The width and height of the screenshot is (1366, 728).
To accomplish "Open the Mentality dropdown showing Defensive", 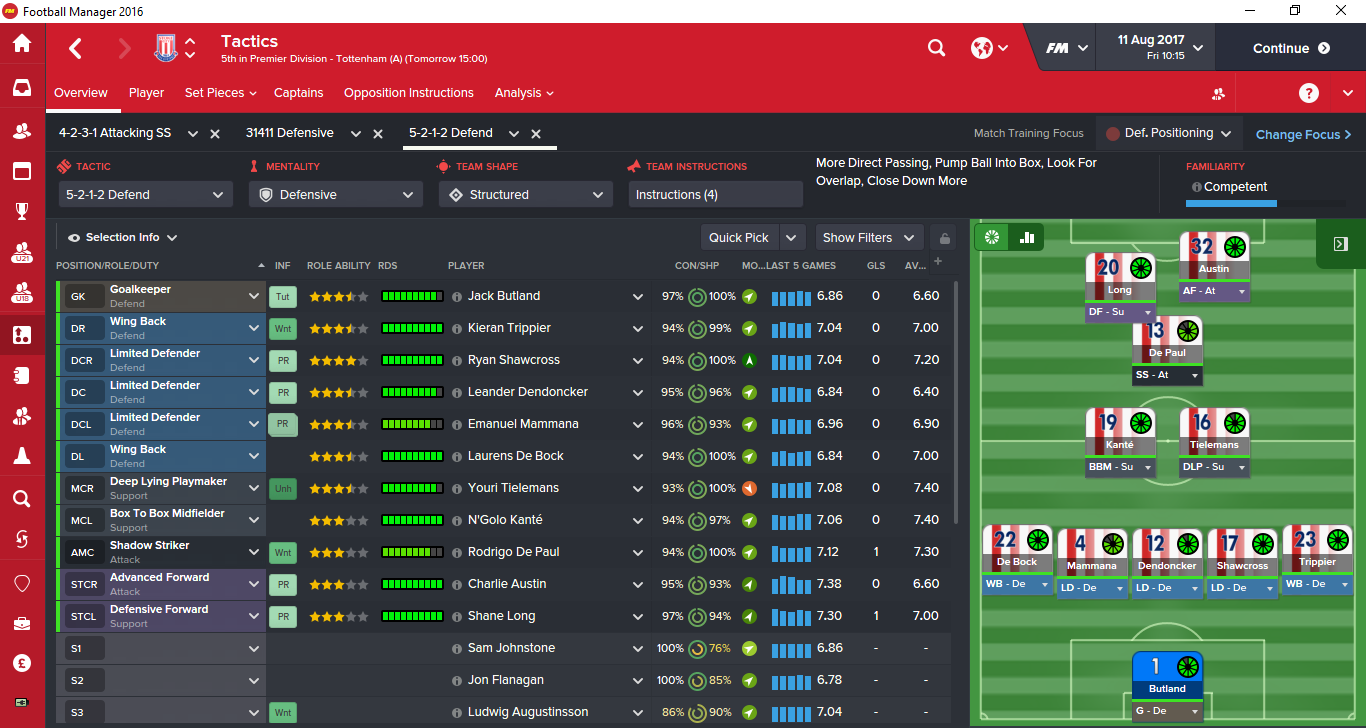I will 335,194.
